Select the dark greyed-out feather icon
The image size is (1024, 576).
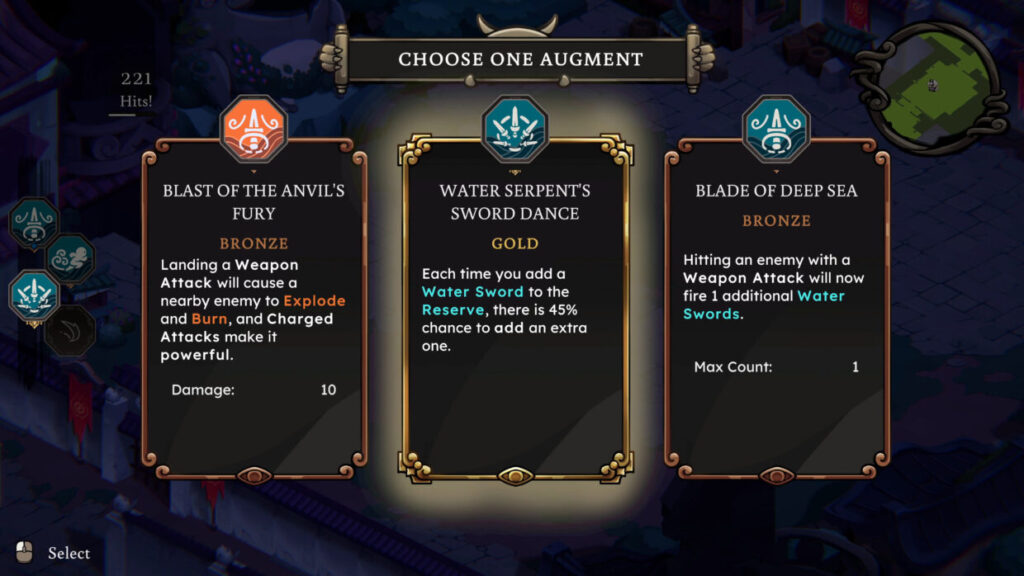point(70,330)
